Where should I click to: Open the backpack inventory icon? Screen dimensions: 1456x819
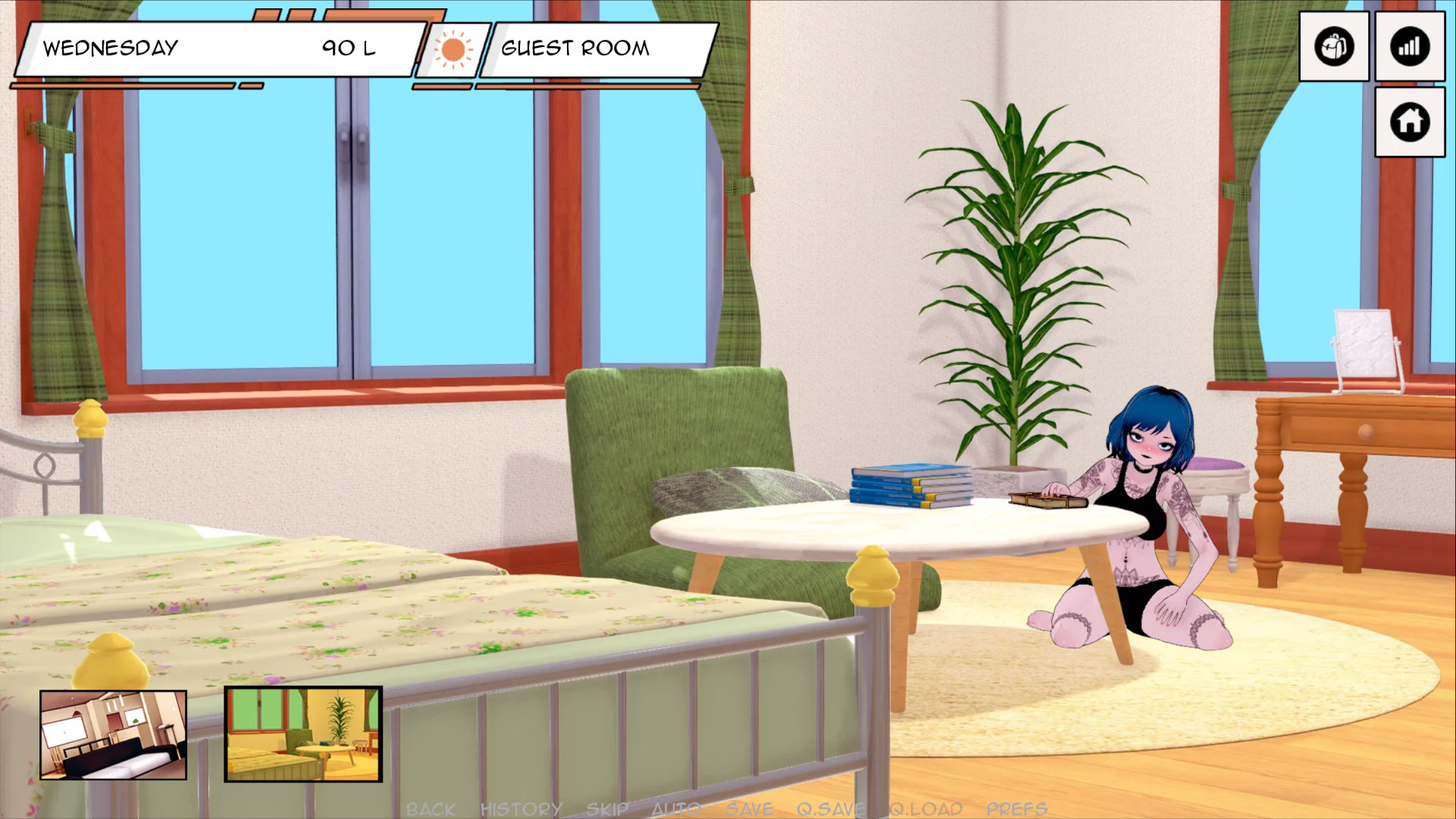pyautogui.click(x=1333, y=47)
